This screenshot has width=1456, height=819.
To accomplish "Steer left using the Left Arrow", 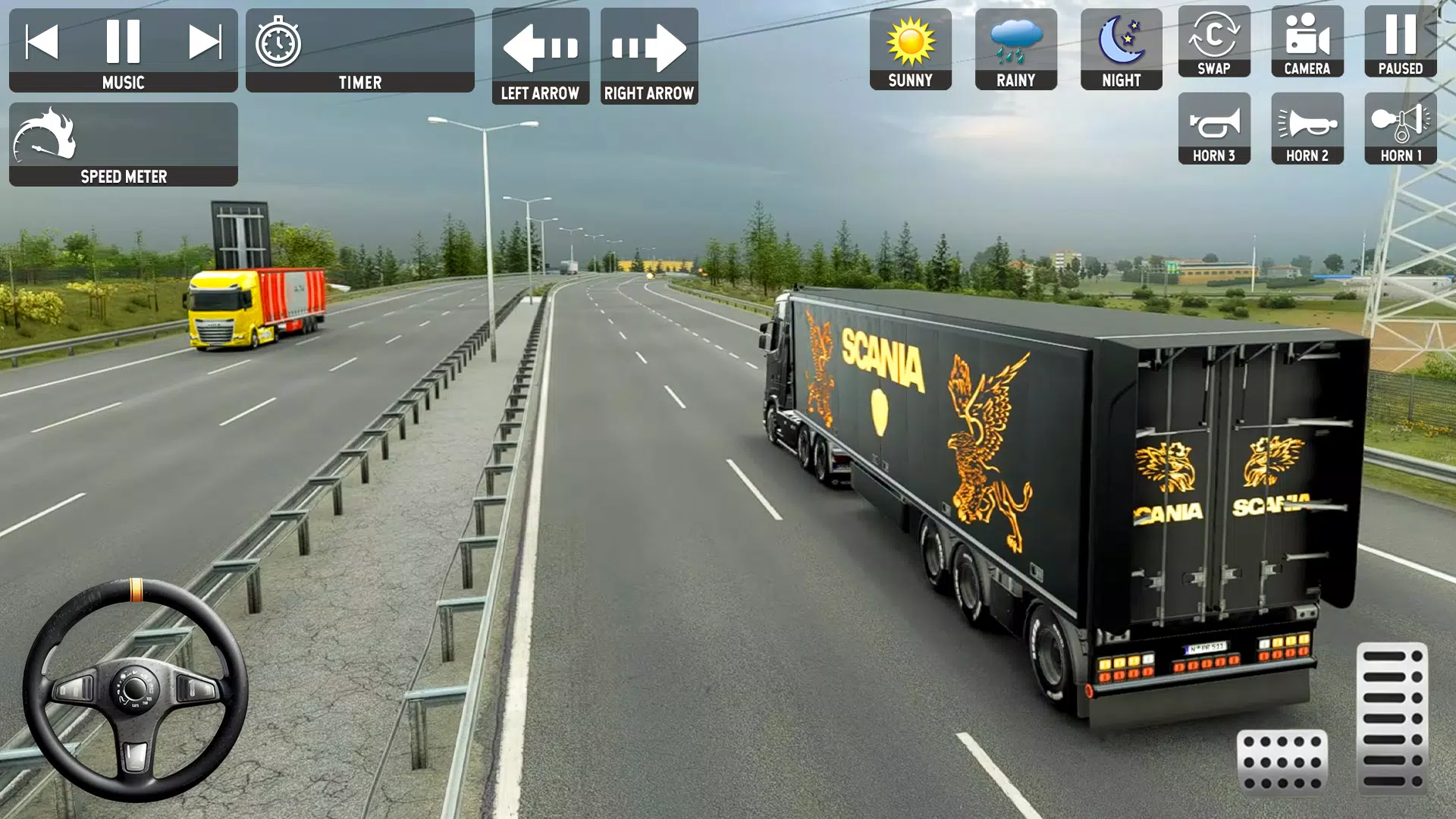I will [541, 47].
